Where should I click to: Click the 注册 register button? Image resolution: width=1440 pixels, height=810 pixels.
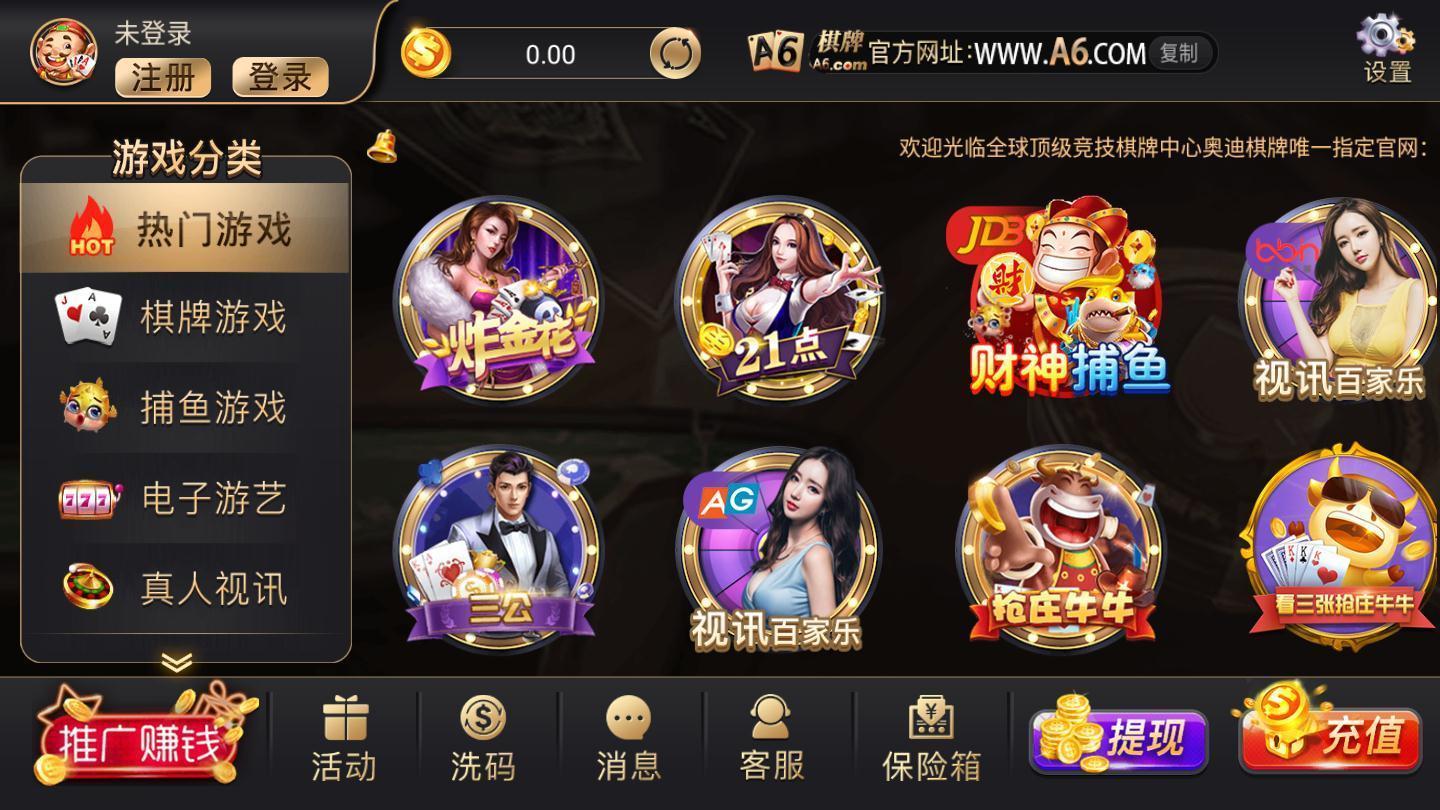point(163,78)
